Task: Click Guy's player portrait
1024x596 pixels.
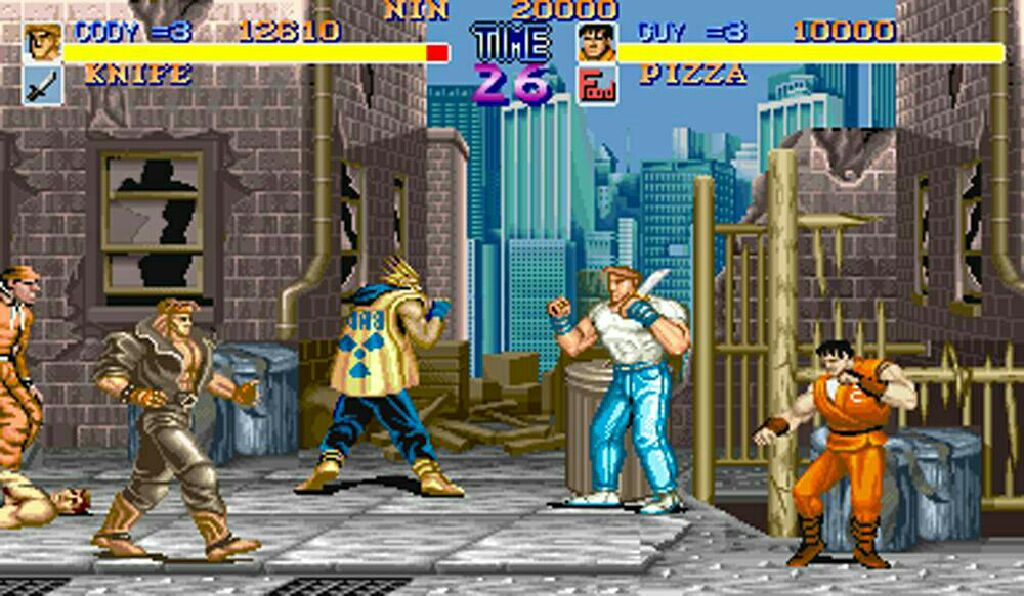Action: (x=596, y=43)
